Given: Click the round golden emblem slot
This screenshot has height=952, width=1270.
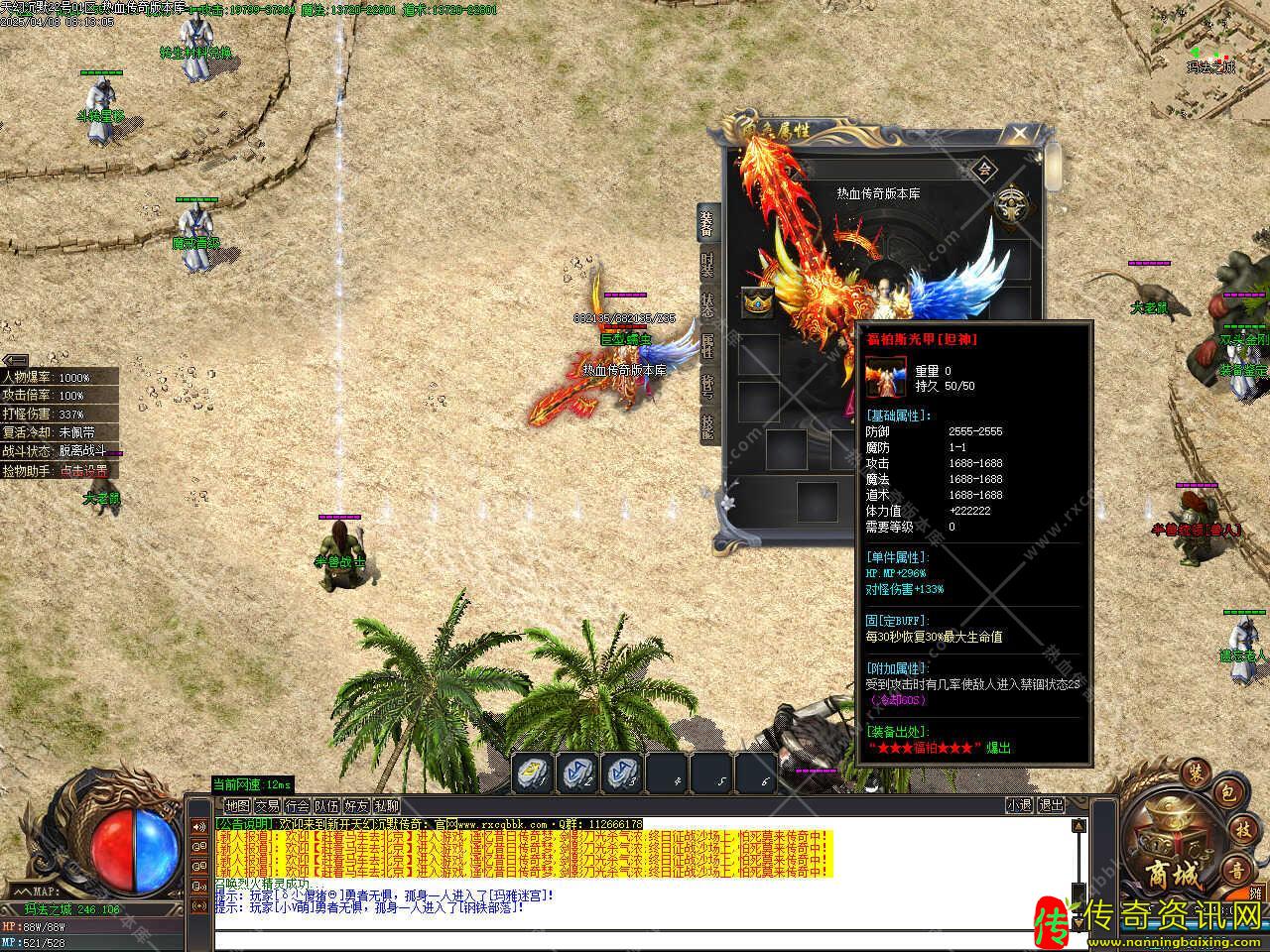Looking at the screenshot, I should pos(1011,204).
